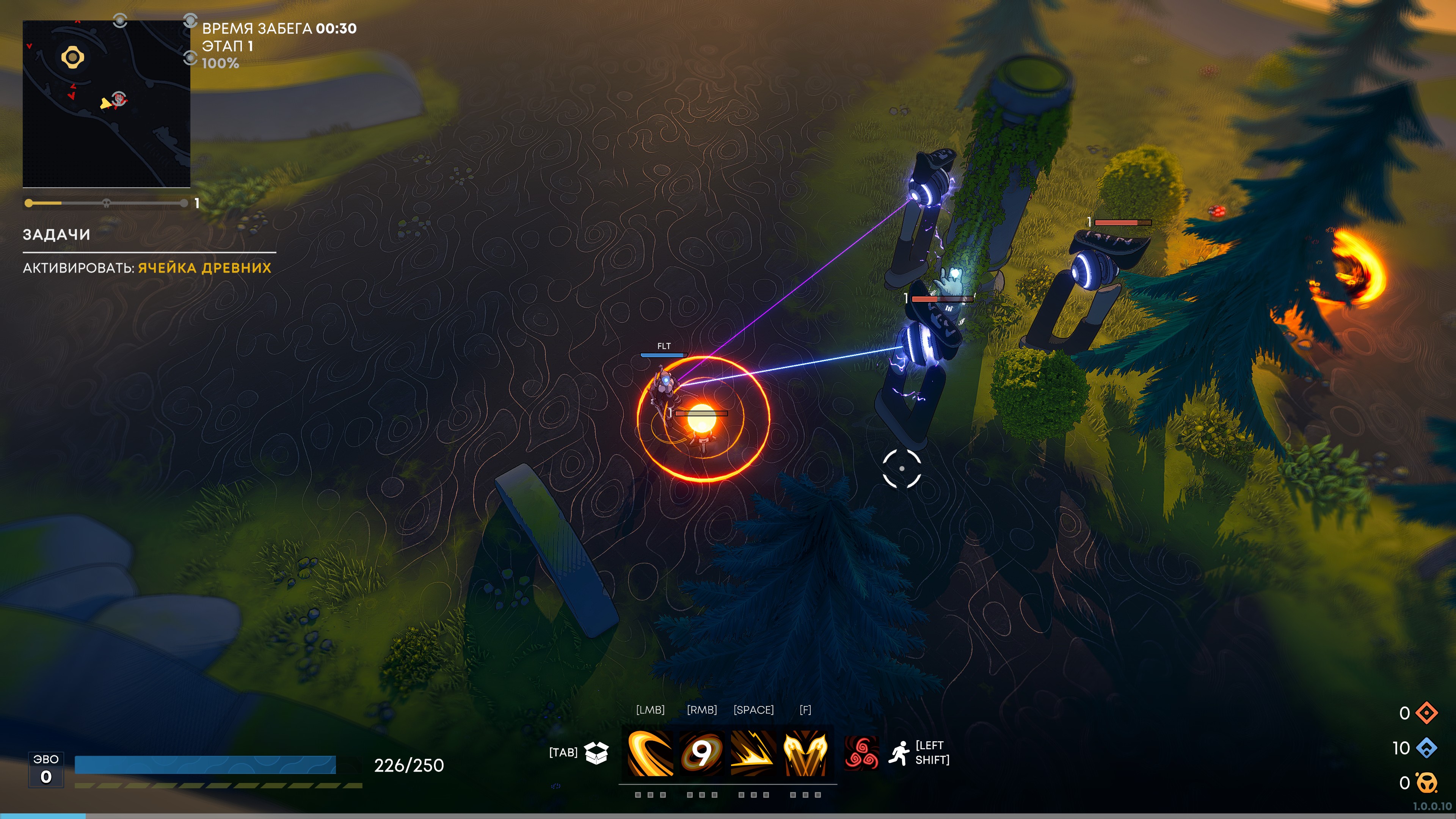This screenshot has width=1456, height=819.
Task: Click the skull marker on stage progress bar
Action: click(106, 203)
